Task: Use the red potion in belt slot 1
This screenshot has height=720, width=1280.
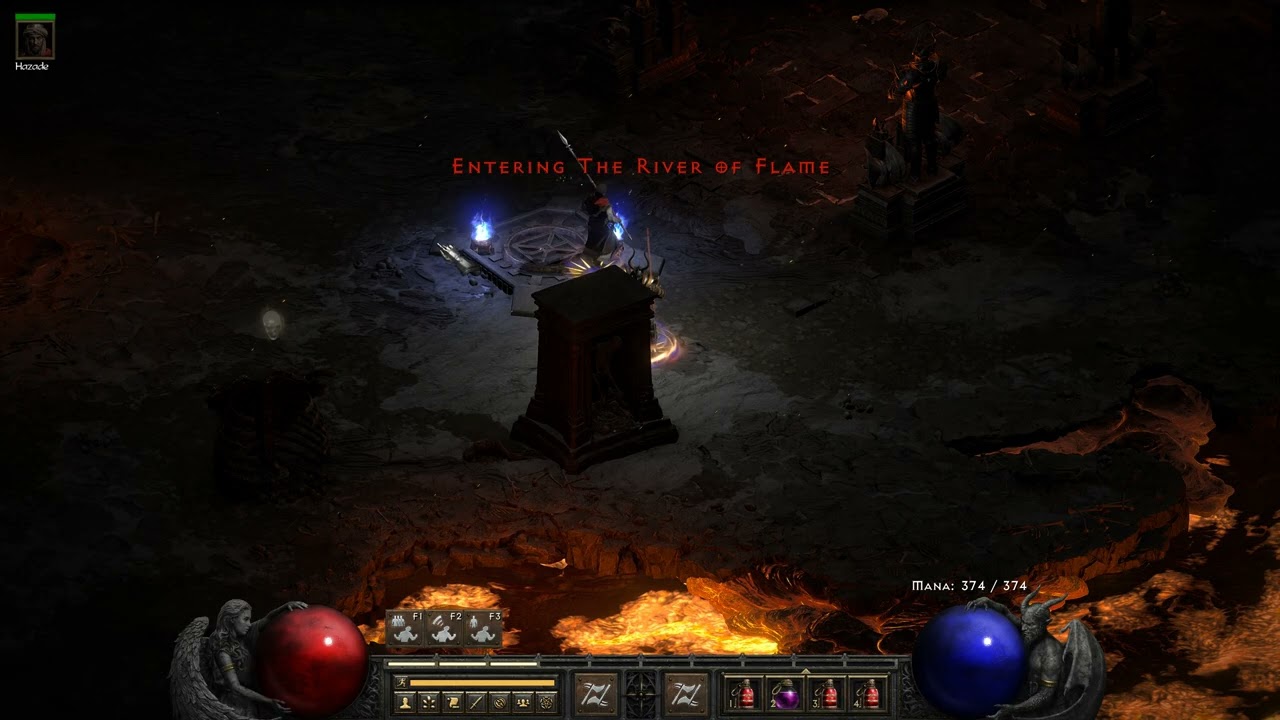Action: click(745, 693)
